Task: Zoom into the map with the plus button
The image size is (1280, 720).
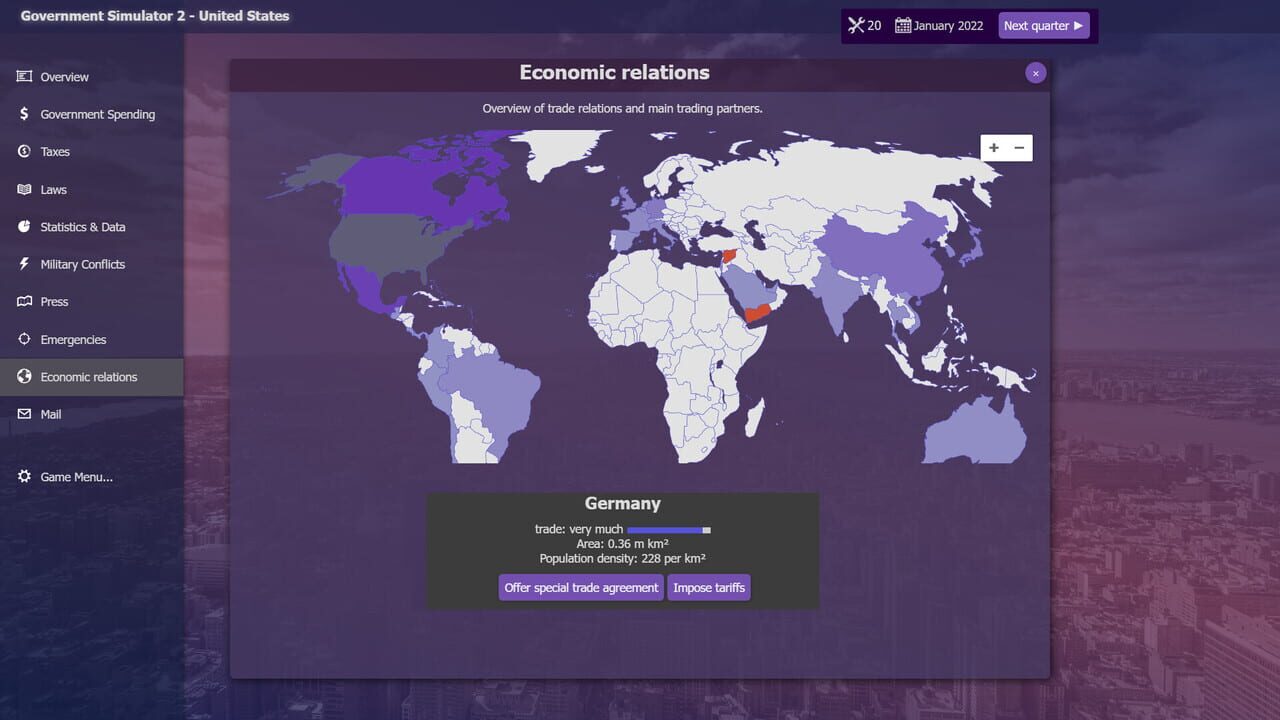Action: [993, 147]
